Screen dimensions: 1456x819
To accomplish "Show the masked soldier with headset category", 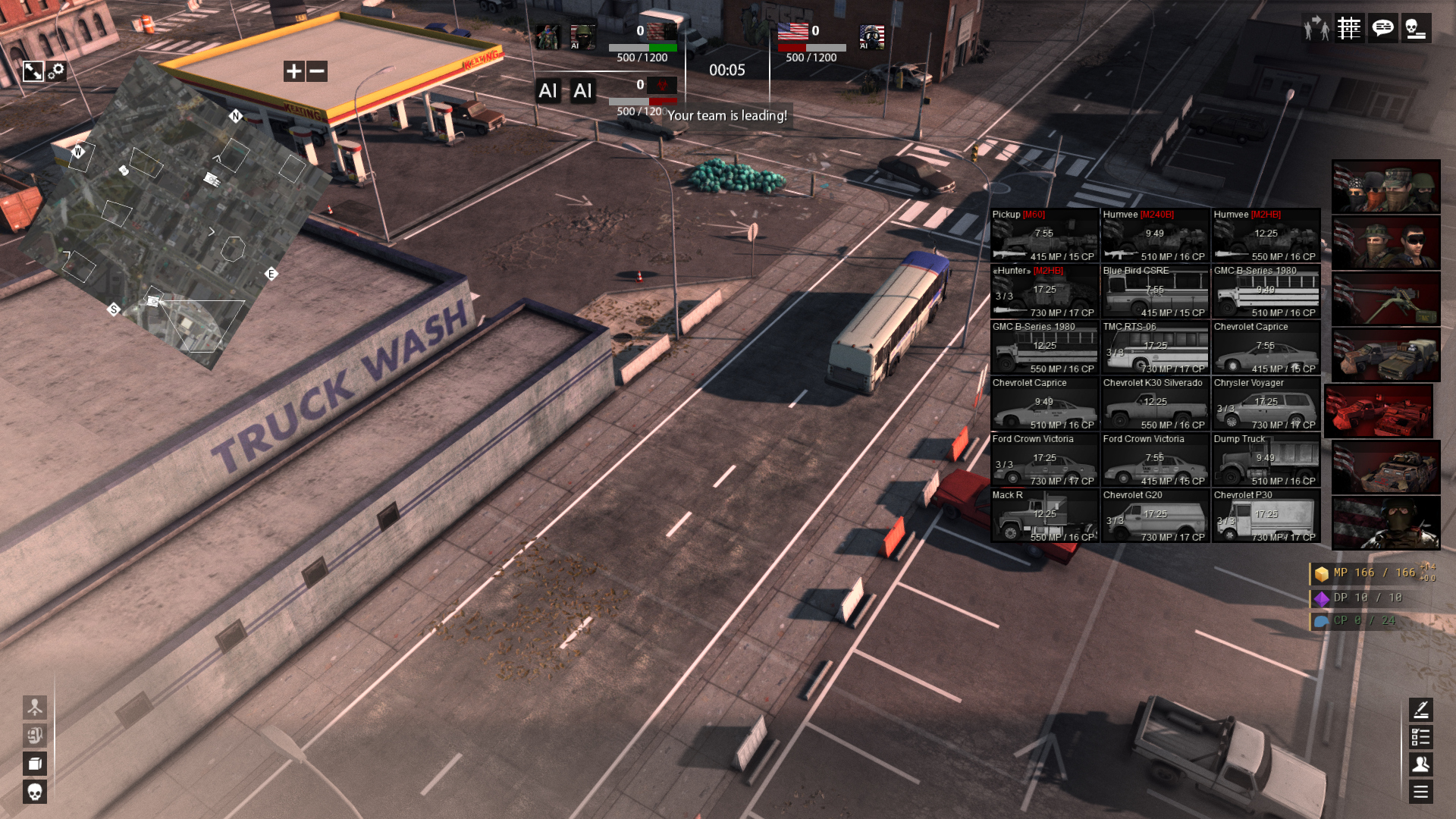I will 1385,523.
